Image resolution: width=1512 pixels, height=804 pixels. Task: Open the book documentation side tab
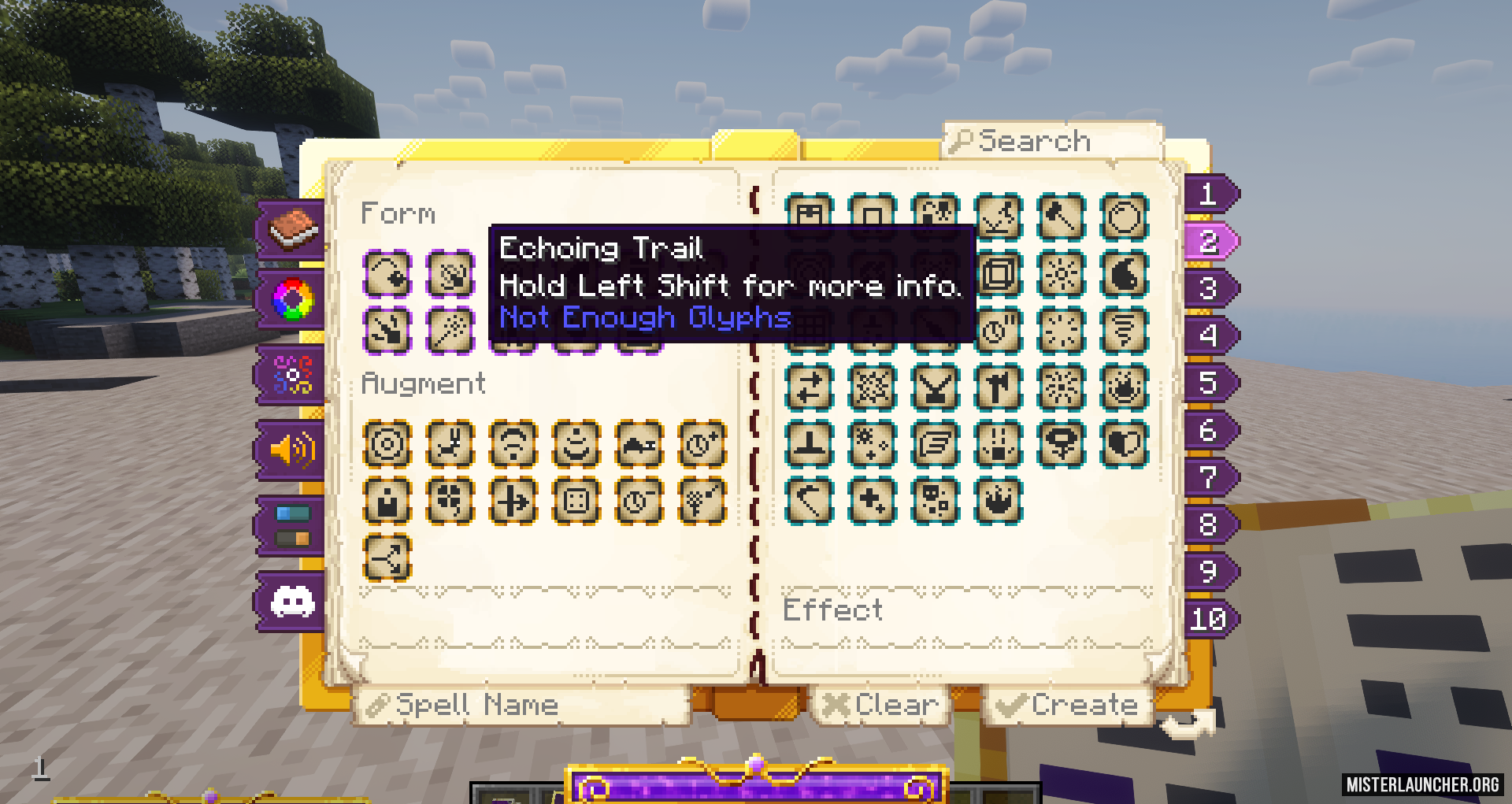(x=292, y=228)
